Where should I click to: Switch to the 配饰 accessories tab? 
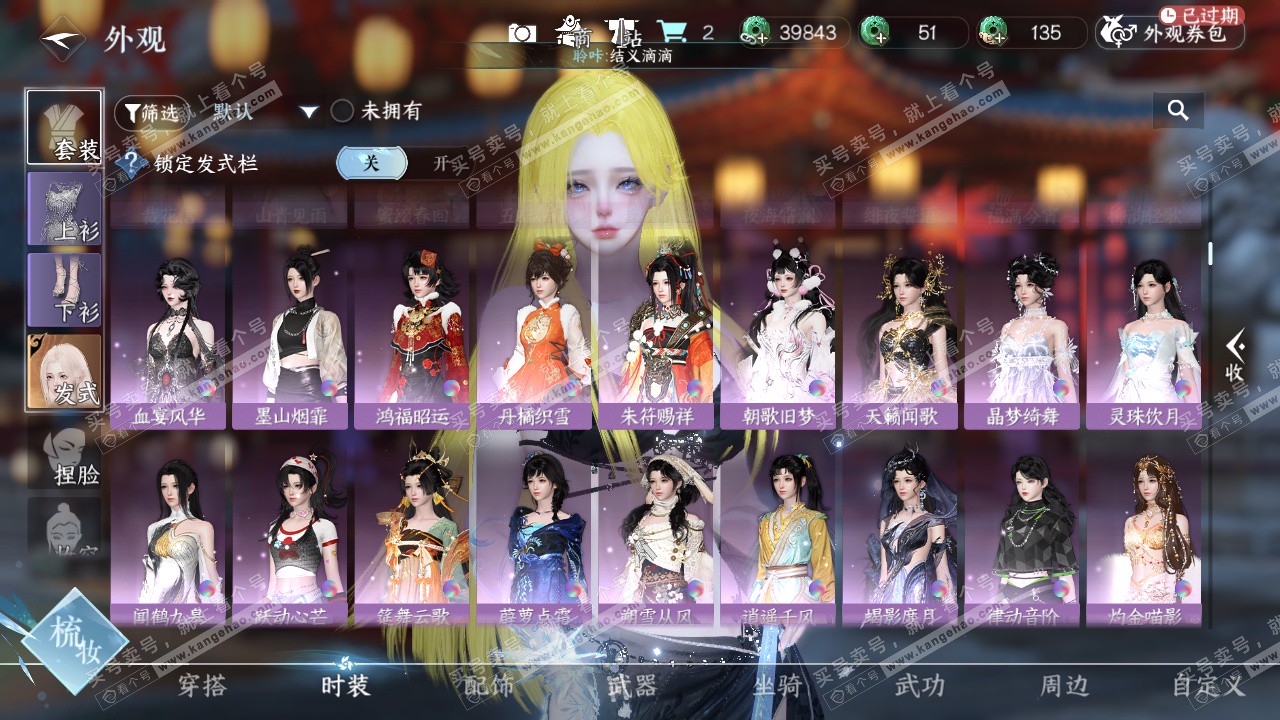[489, 686]
